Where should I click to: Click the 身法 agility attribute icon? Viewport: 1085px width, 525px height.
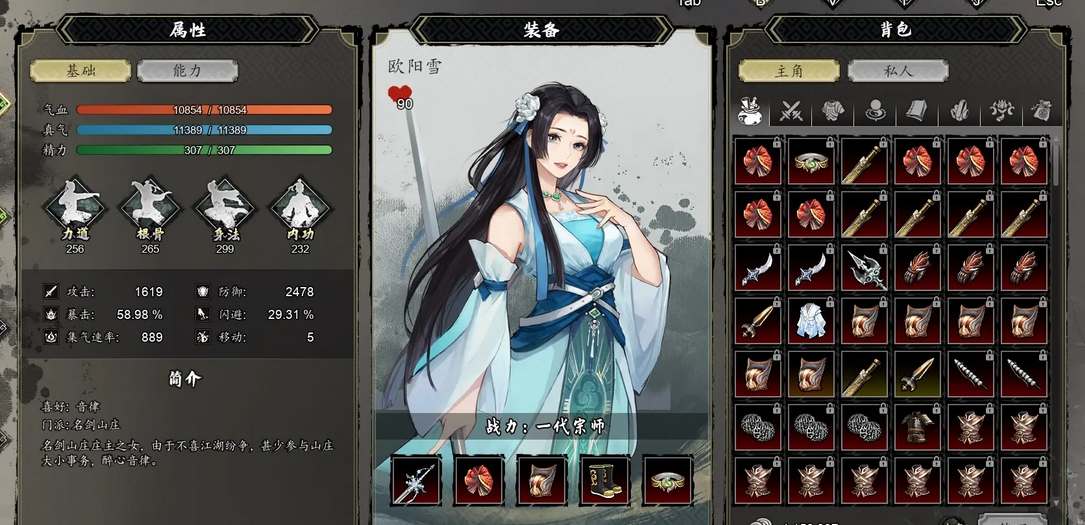pyautogui.click(x=225, y=205)
